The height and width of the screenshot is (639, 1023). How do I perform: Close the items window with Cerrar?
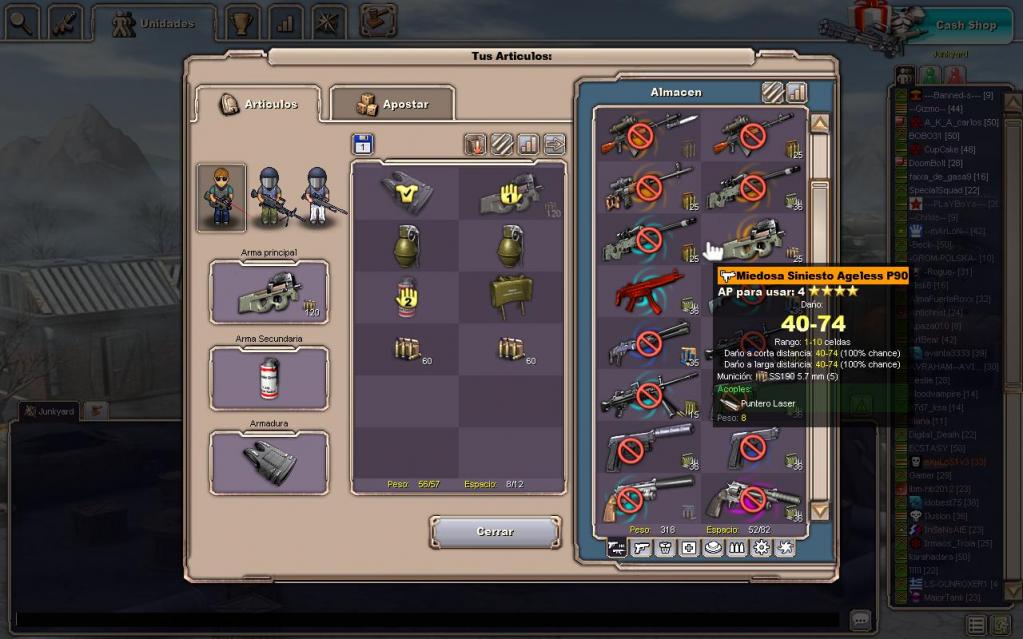click(494, 532)
